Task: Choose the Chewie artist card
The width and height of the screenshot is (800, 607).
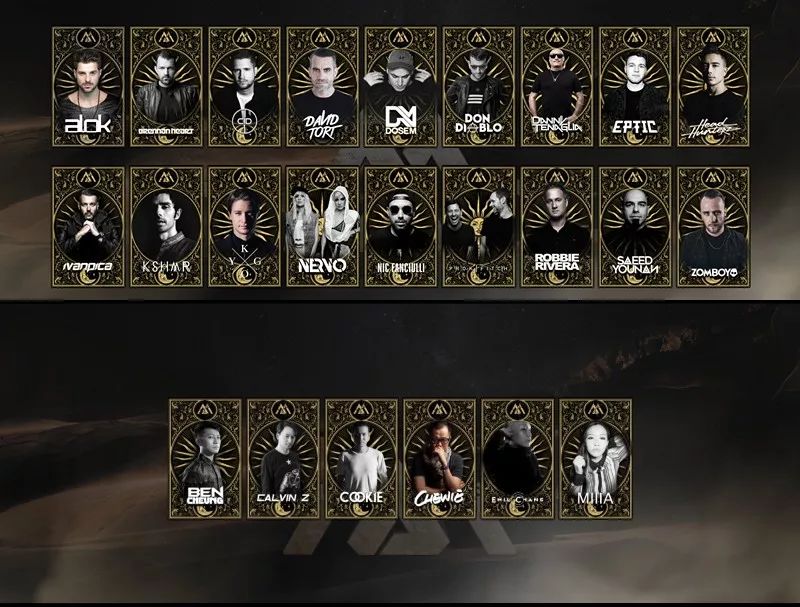Action: coord(440,460)
